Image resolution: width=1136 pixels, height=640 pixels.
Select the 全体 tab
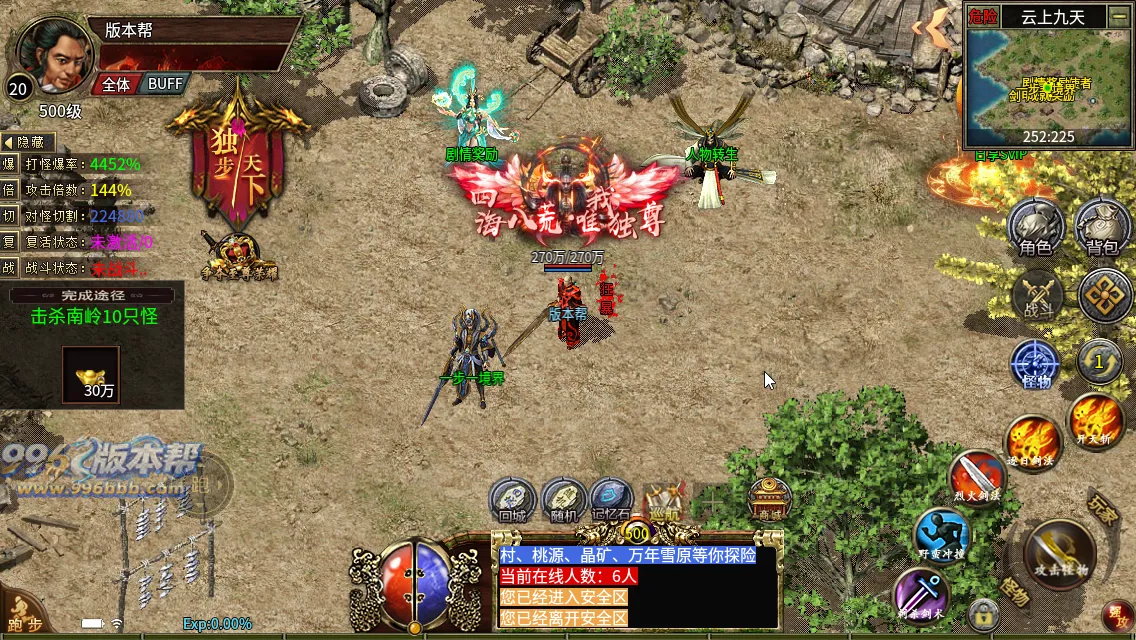(x=116, y=84)
